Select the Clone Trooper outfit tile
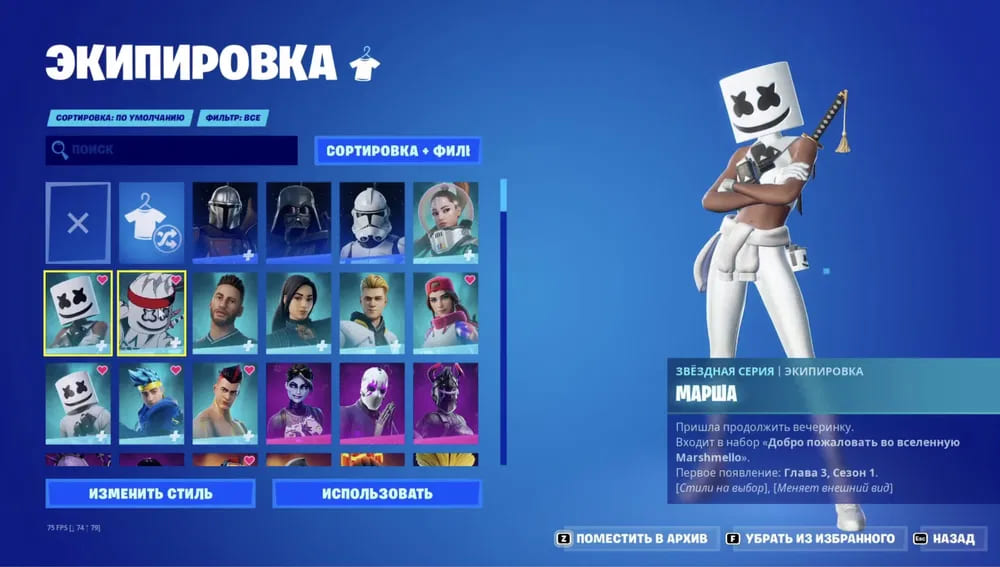The image size is (1000, 567). [372, 222]
